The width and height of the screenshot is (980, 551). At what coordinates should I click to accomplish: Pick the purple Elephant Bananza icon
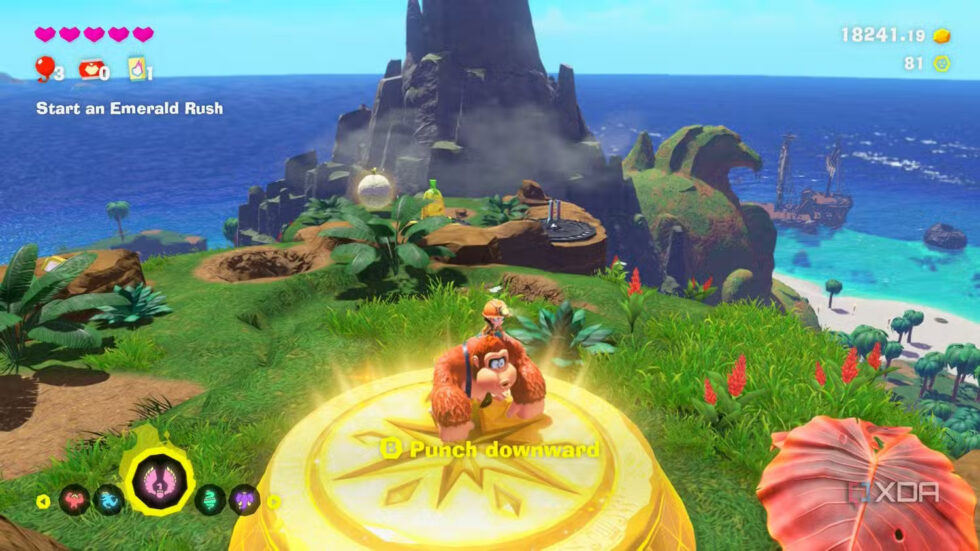(244, 498)
